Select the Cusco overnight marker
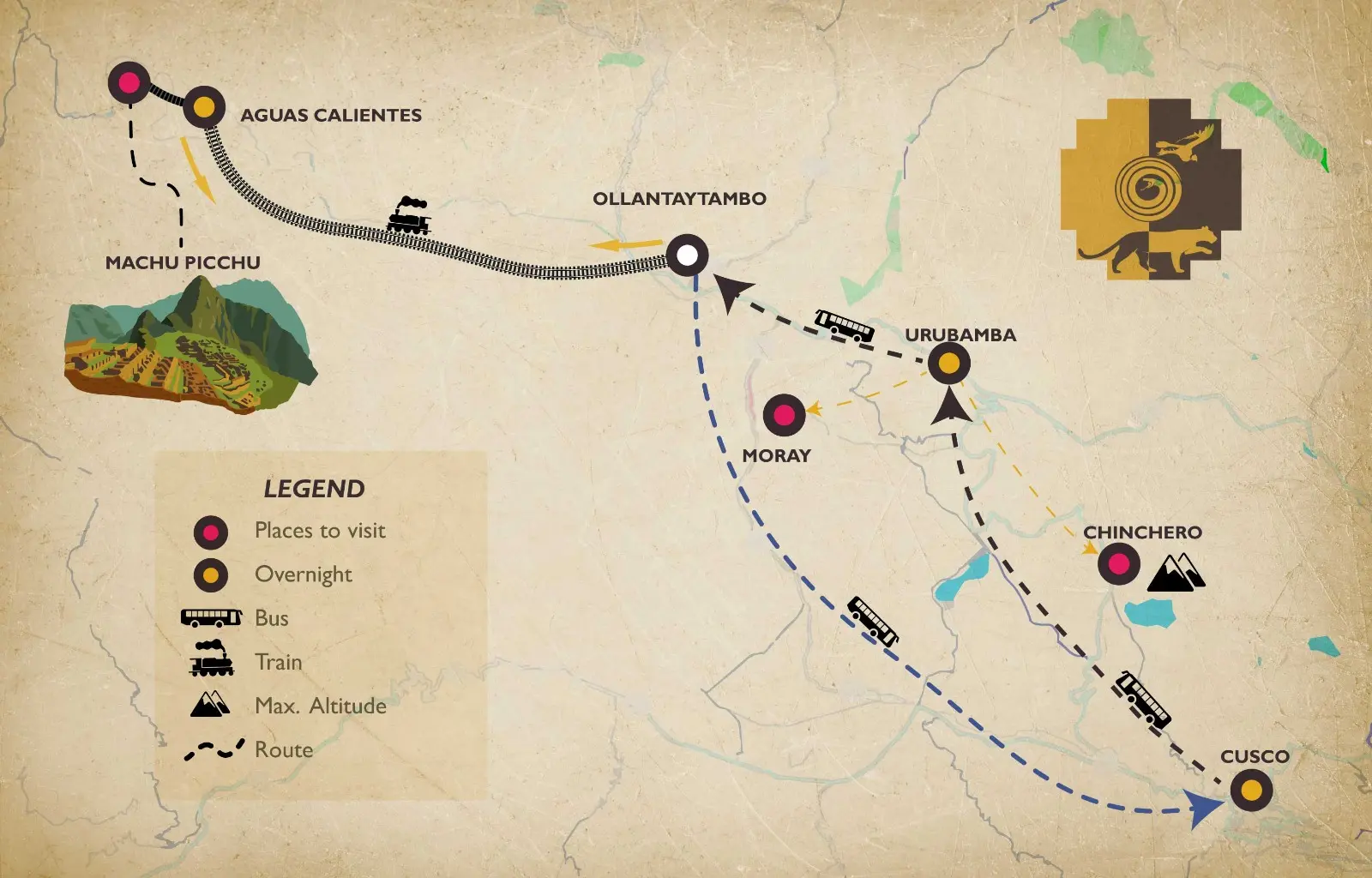The image size is (1372, 878). 1251,790
